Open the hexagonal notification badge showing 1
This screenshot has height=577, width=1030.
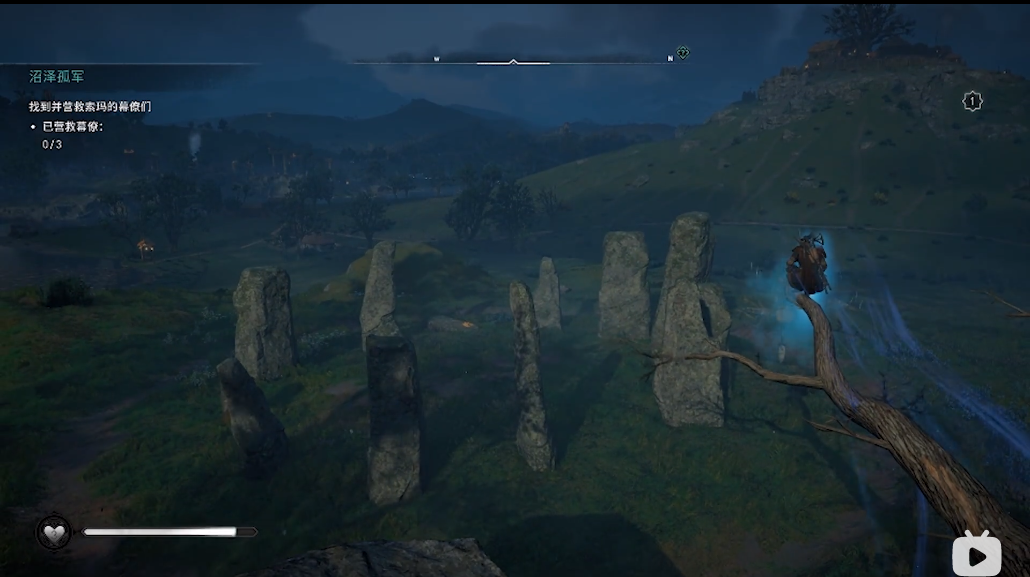coord(972,101)
